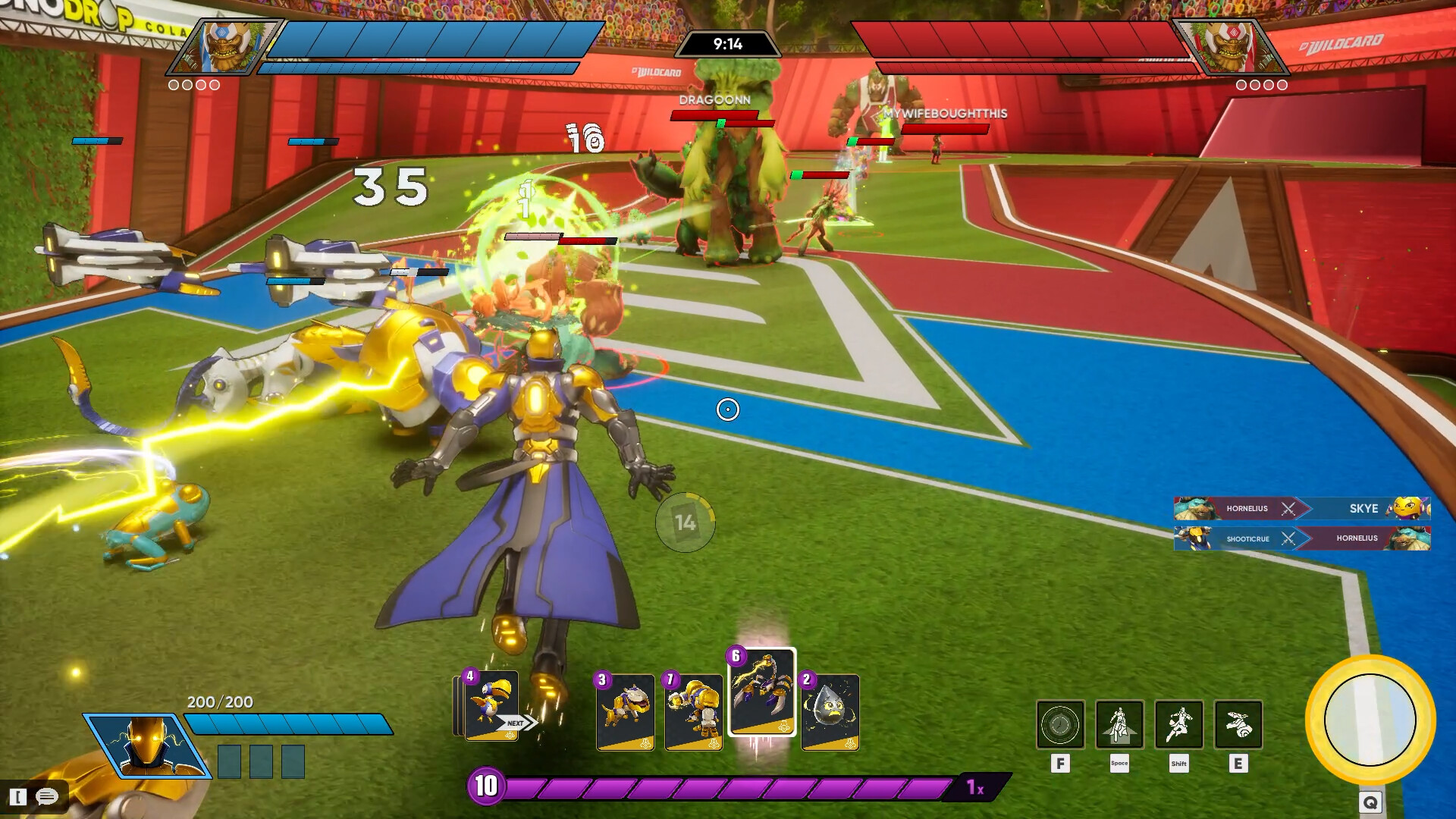Image resolution: width=1456 pixels, height=819 pixels.
Task: Select the water droplet card costing 2
Action: 830,711
